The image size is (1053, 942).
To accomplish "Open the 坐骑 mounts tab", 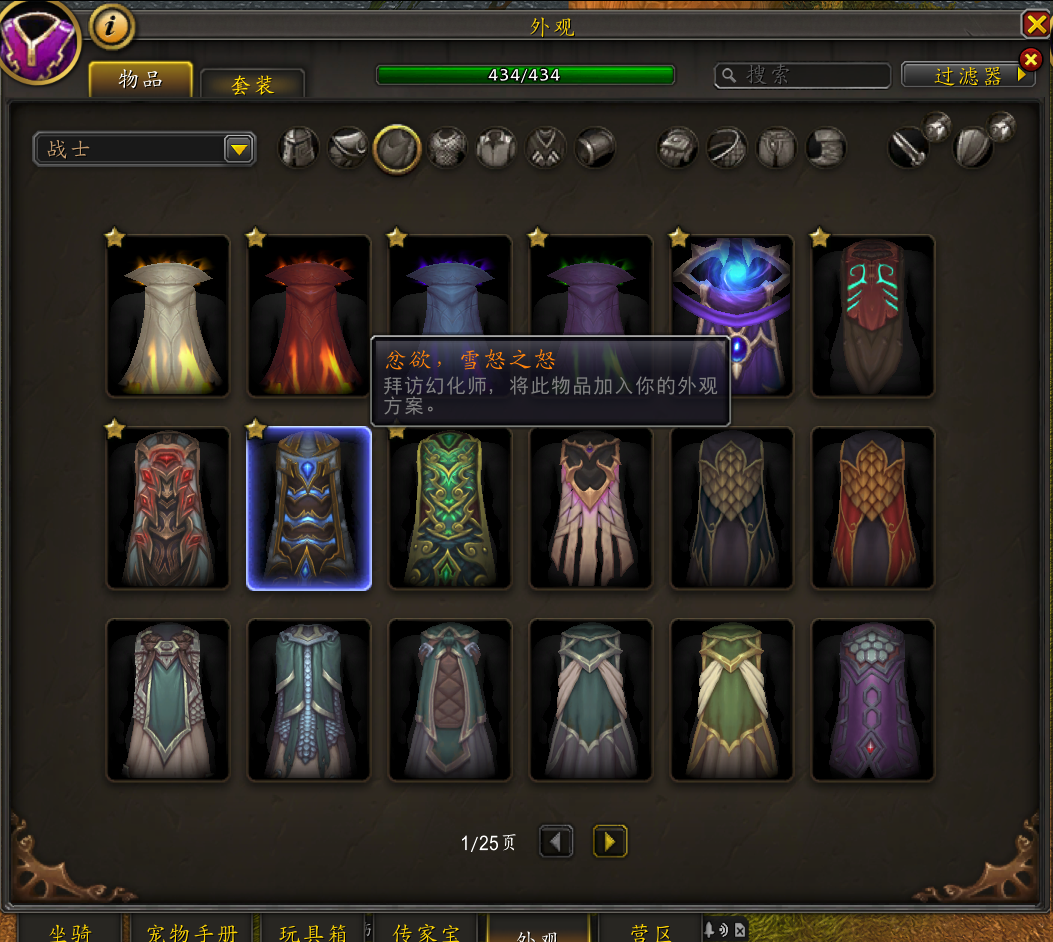I will 70,932.
